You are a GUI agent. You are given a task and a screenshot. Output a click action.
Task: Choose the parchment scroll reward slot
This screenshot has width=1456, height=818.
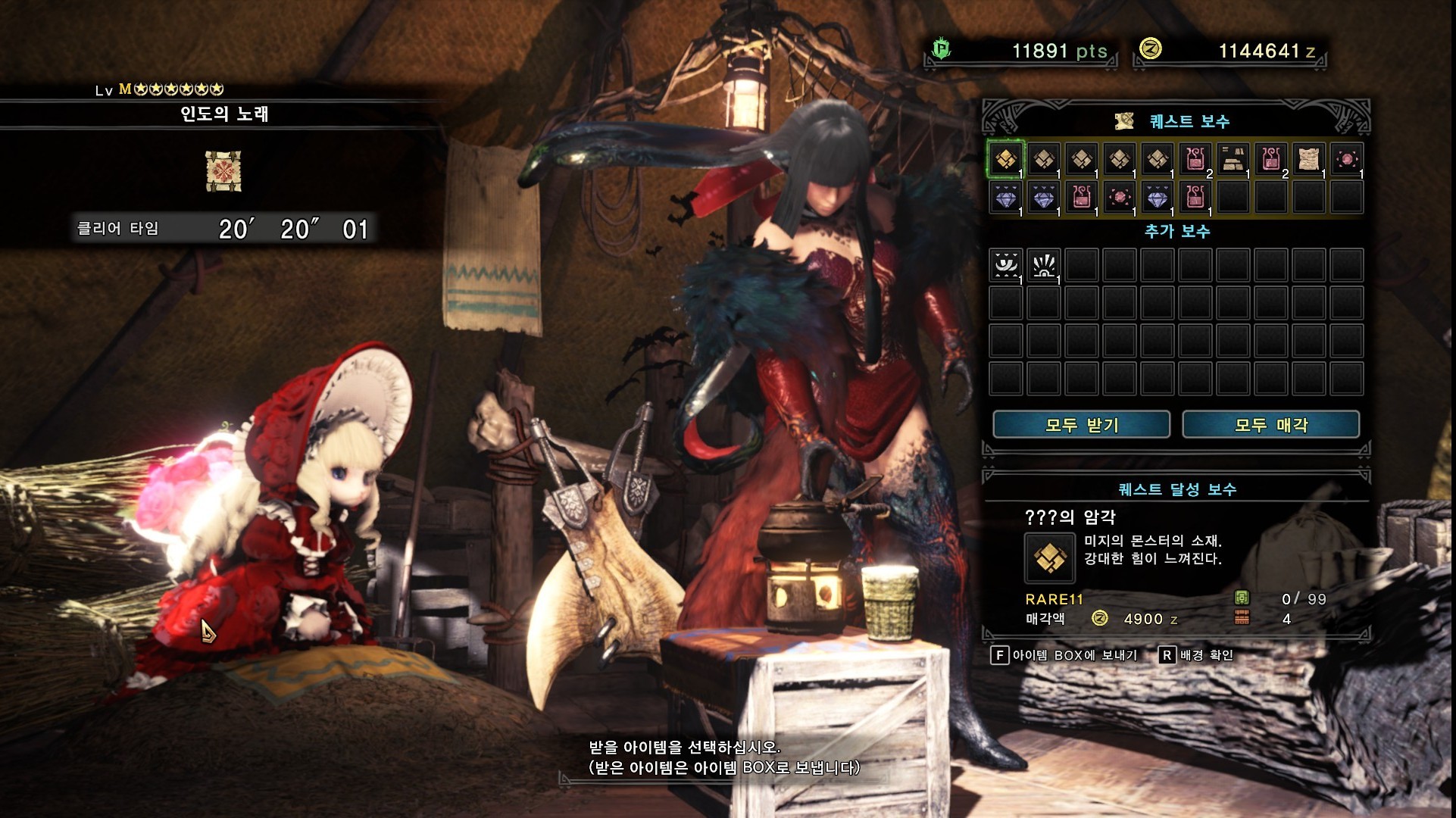[1309, 160]
